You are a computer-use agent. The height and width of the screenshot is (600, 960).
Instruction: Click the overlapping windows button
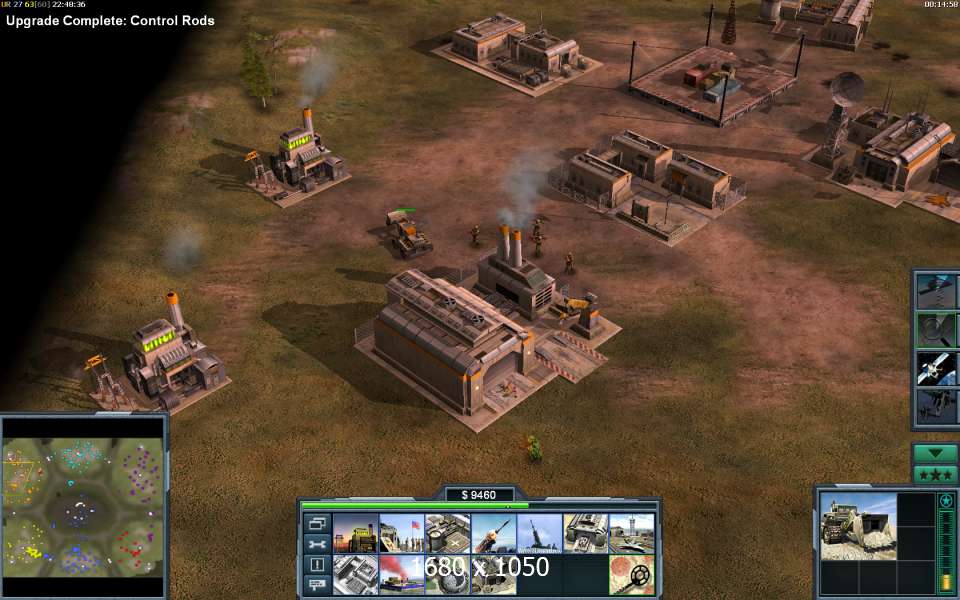tap(317, 523)
